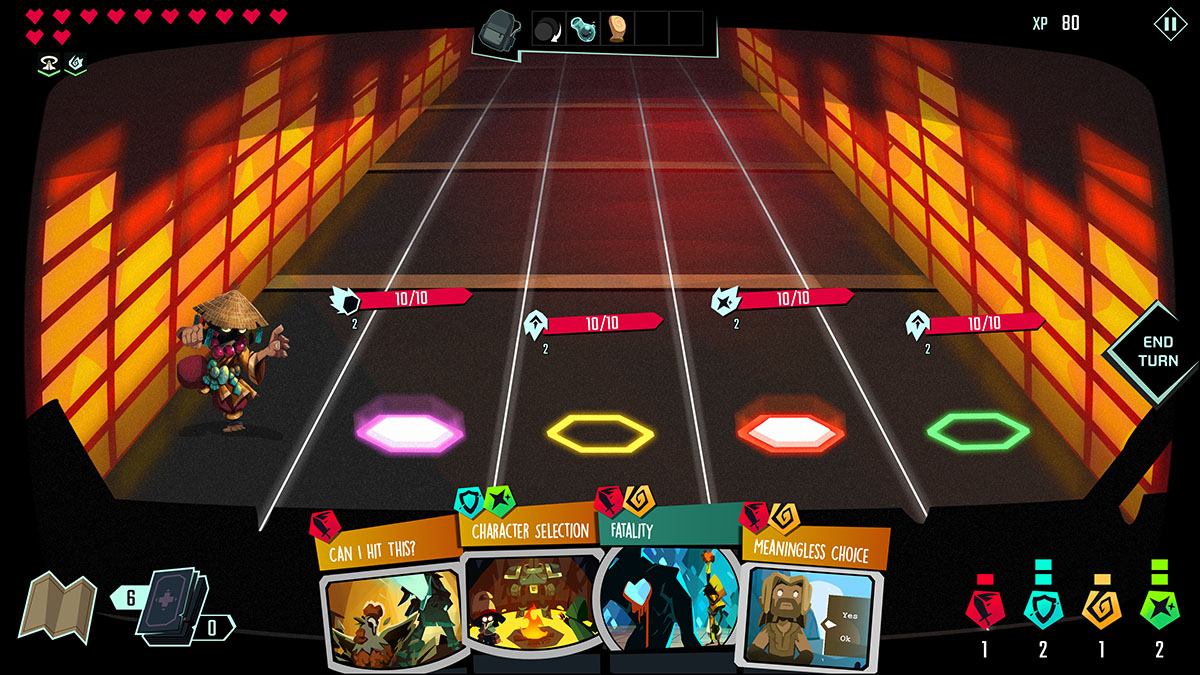Image resolution: width=1200 pixels, height=675 pixels.
Task: Use the blue potion flask item
Action: 583,29
